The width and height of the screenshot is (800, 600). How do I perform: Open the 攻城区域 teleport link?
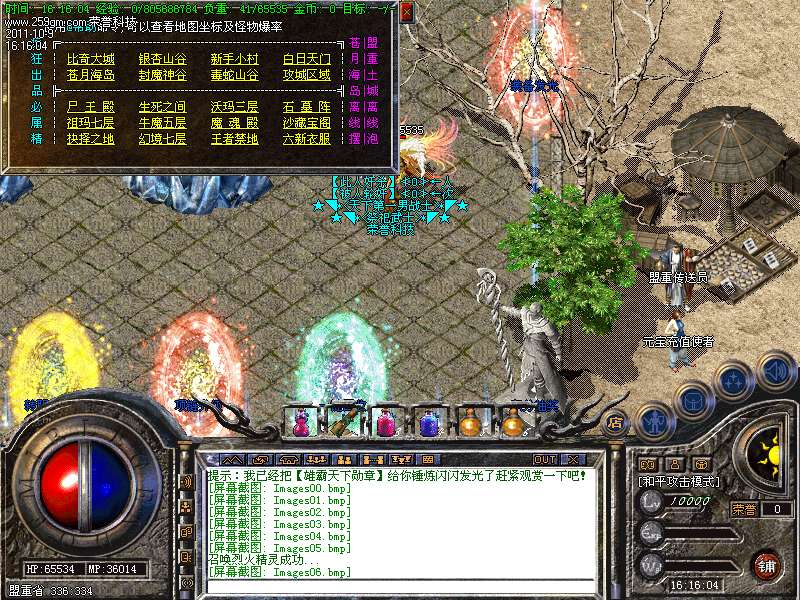tap(306, 75)
